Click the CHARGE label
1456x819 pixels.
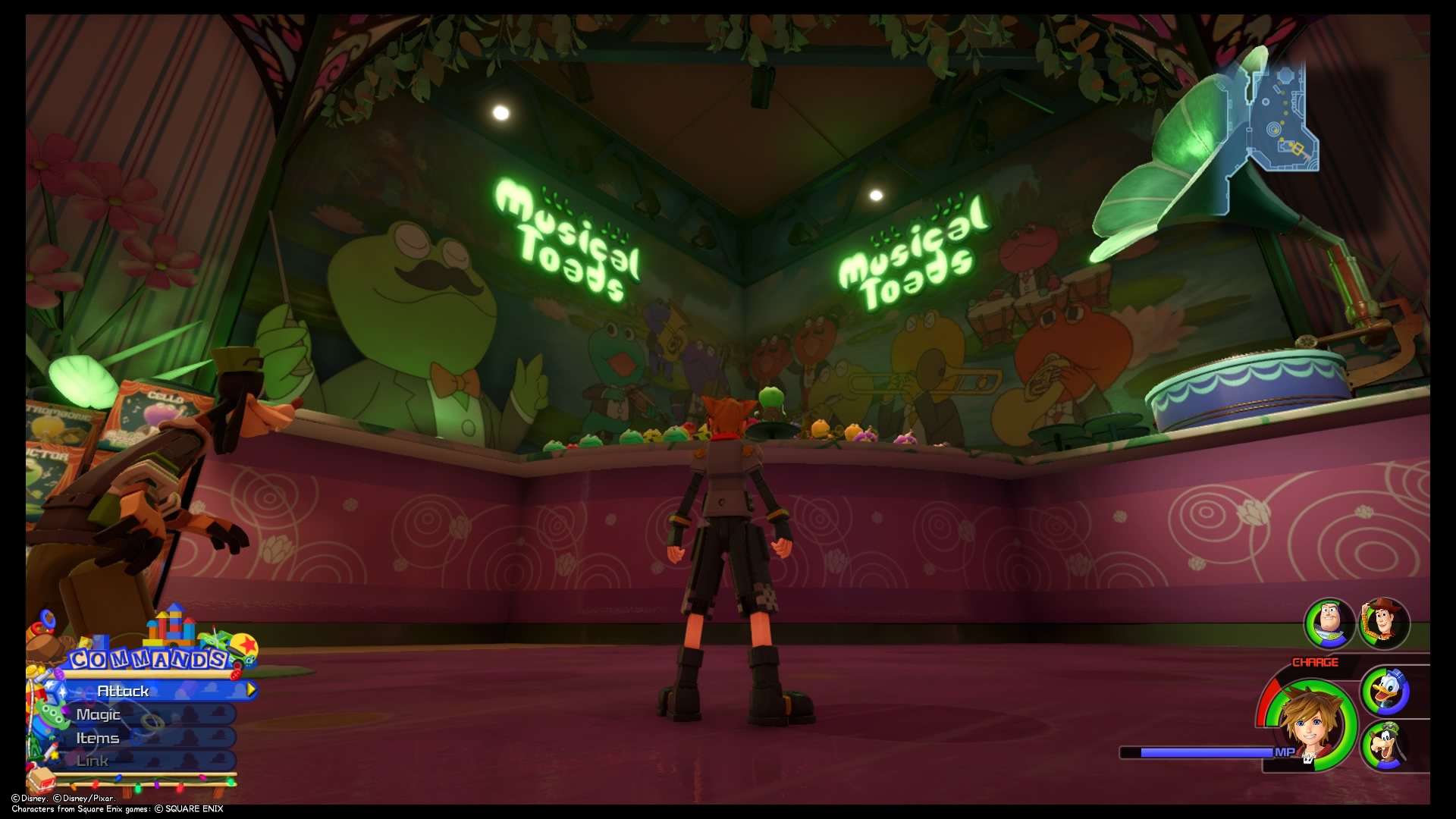coord(1314,661)
